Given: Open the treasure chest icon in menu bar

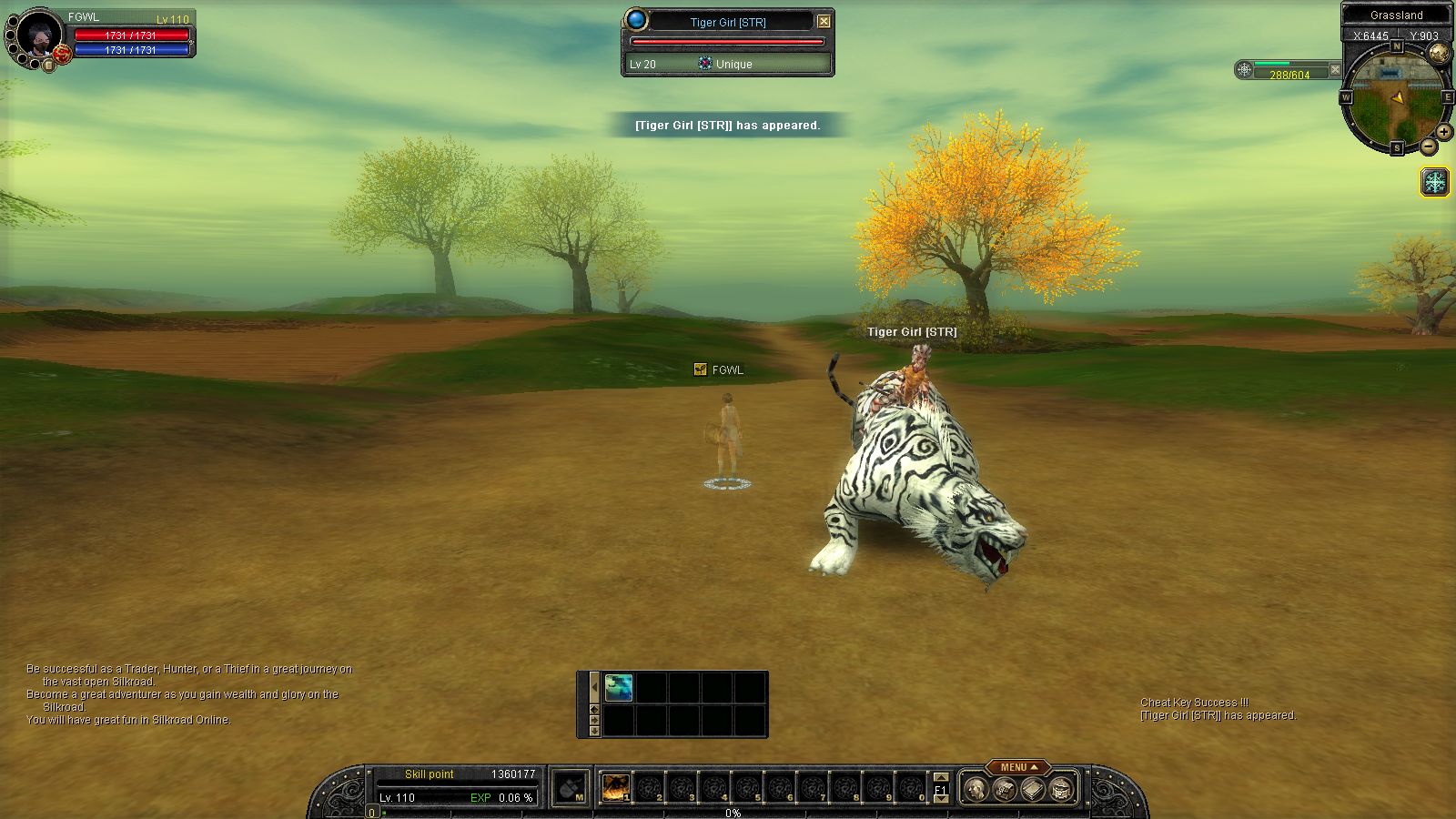Looking at the screenshot, I should point(1060,789).
